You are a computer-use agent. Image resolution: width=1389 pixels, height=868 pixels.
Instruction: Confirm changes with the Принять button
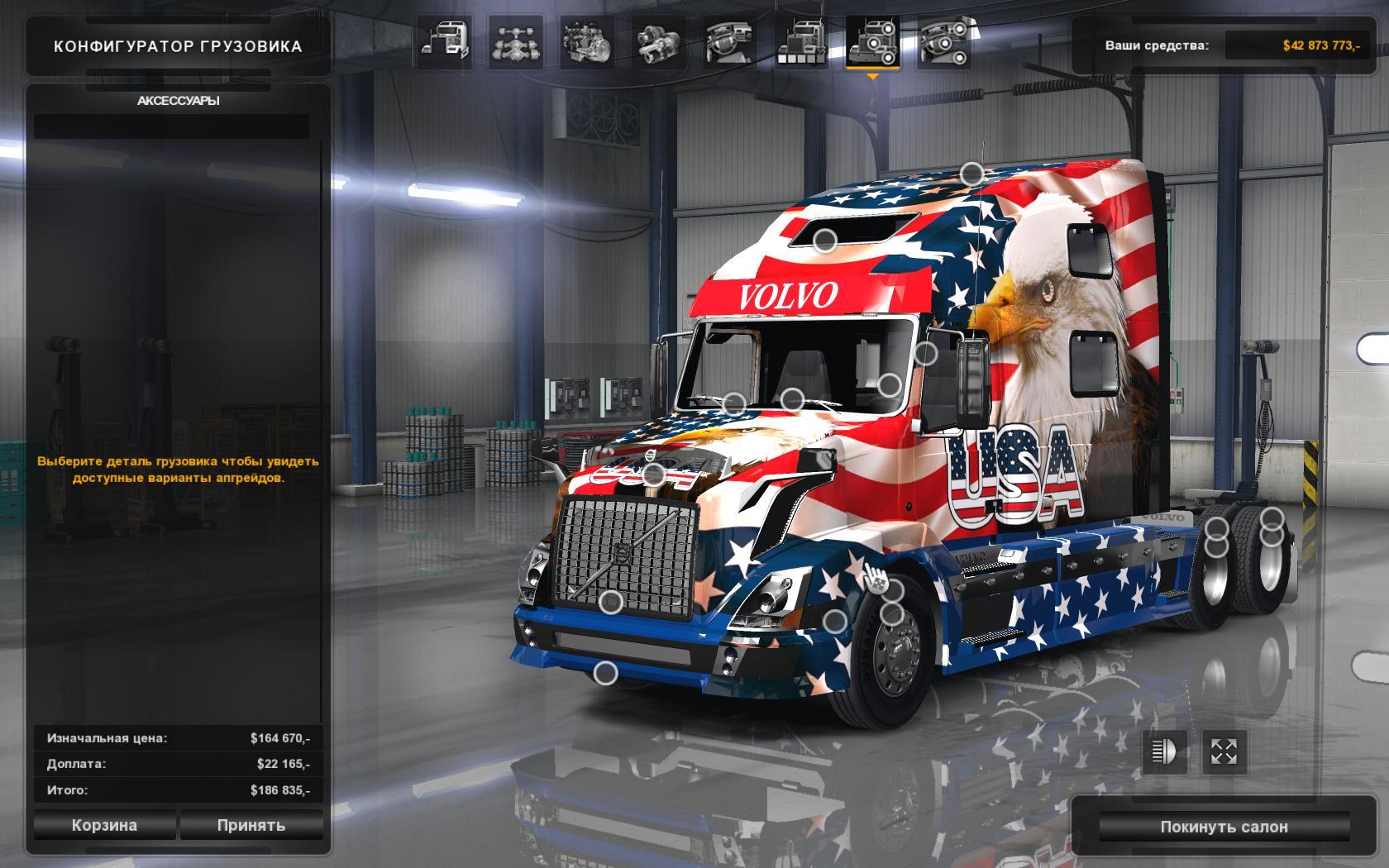pyautogui.click(x=251, y=825)
